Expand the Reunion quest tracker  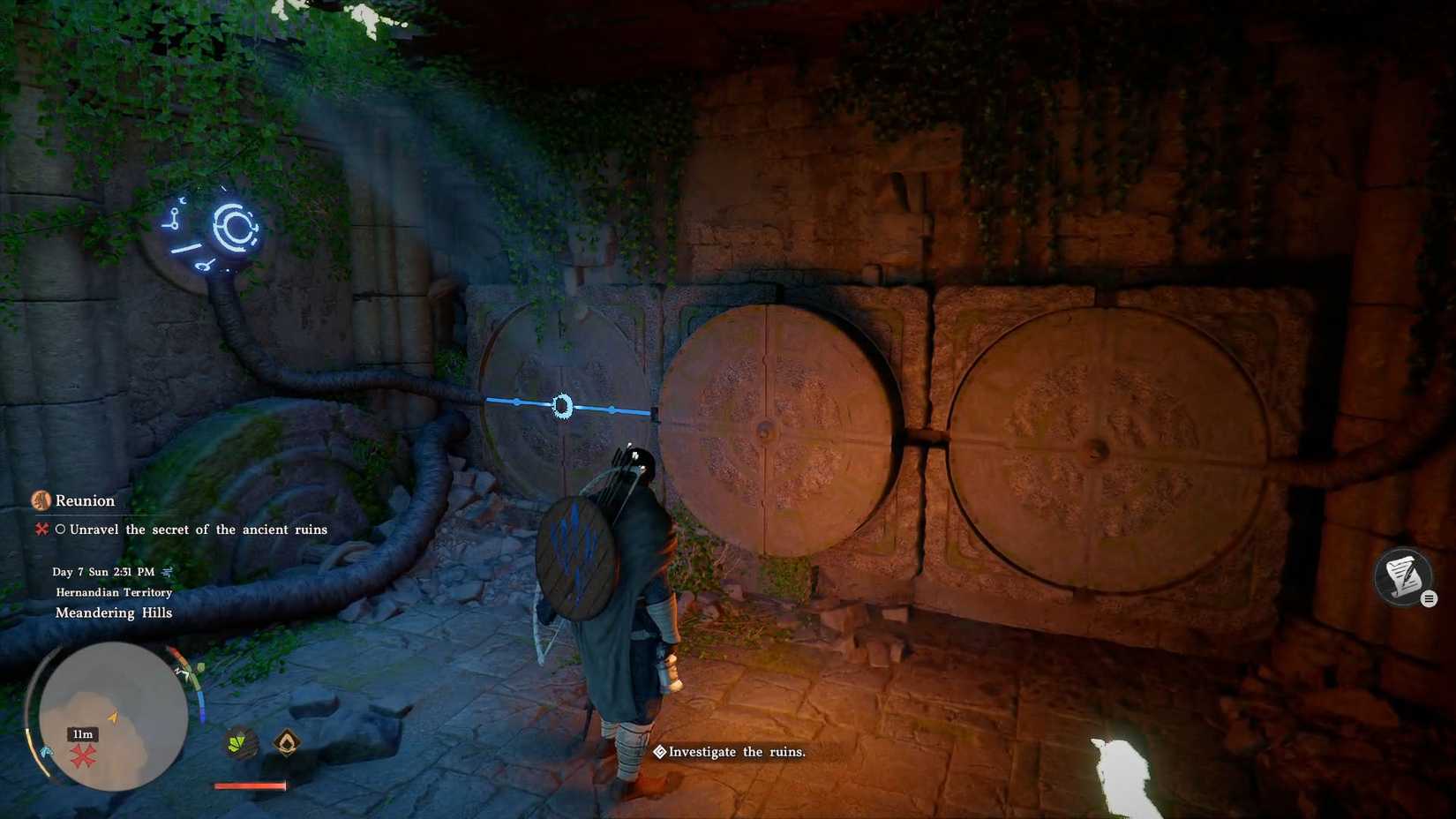tap(84, 500)
